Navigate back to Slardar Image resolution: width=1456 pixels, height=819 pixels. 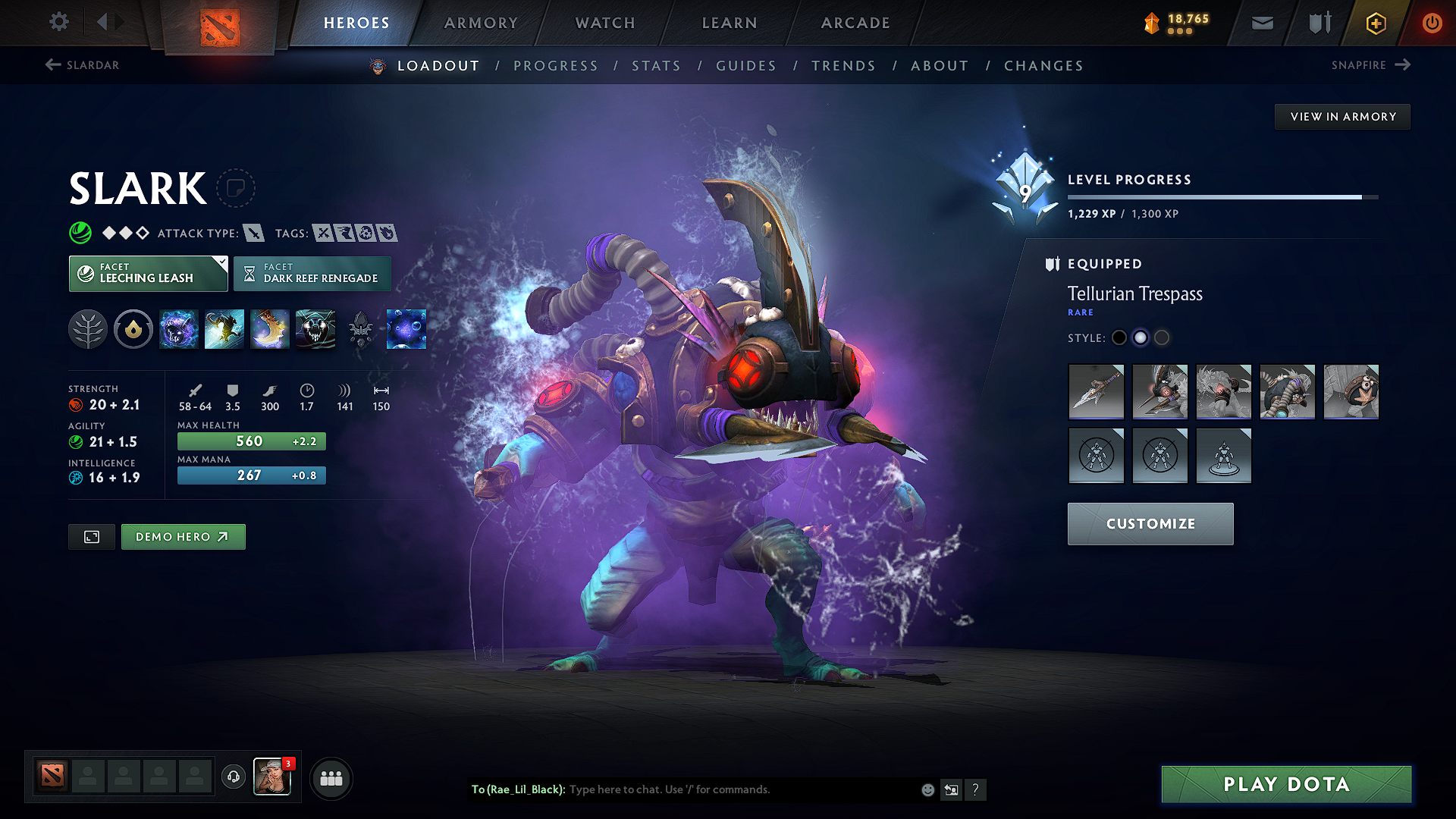tap(81, 65)
